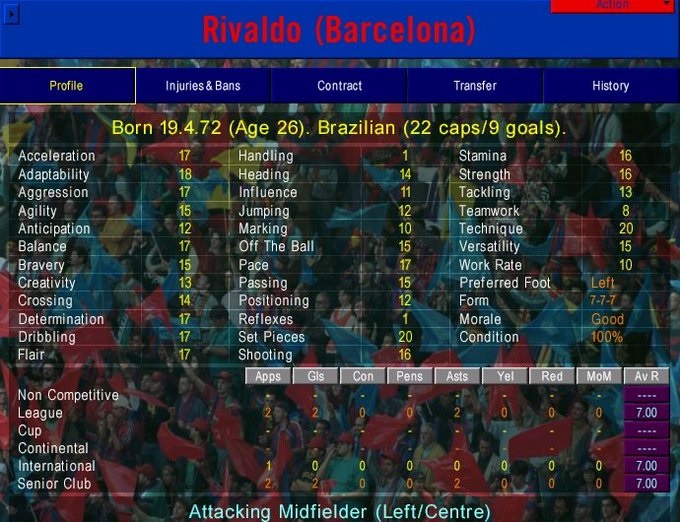View the History tab
680x522 pixels.
[610, 86]
